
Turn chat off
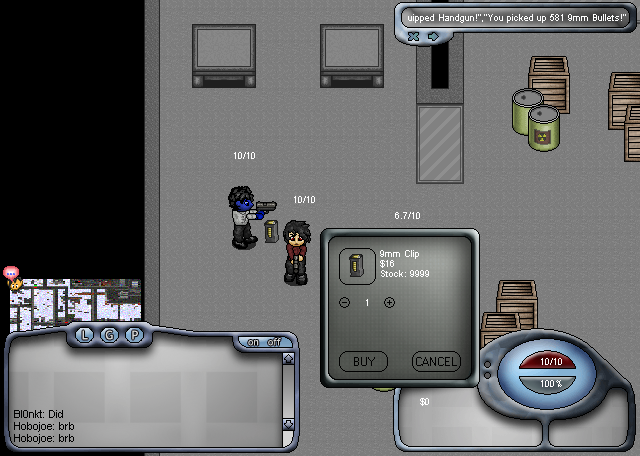273,342
